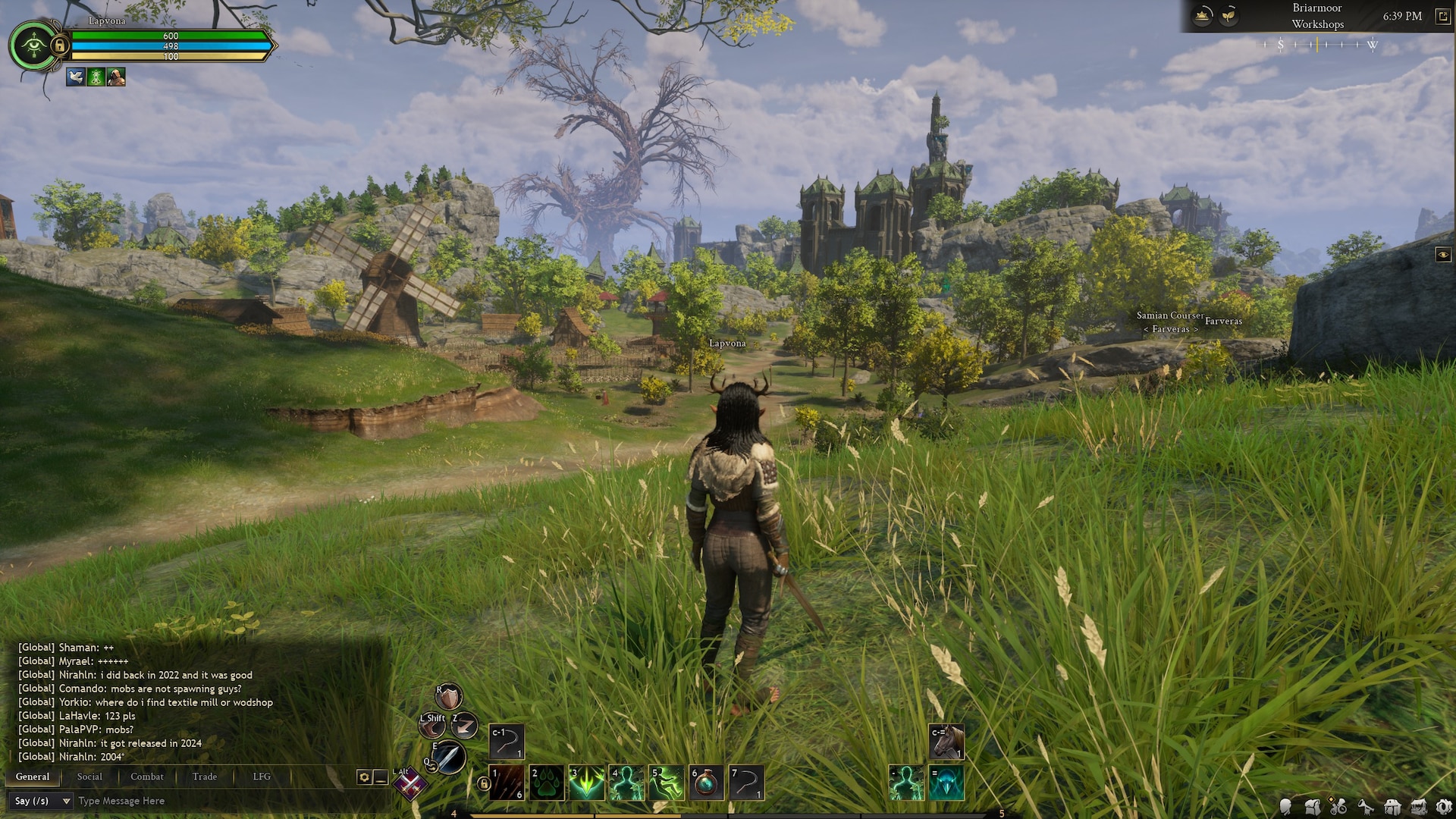The image size is (1456, 819).
Task: Show the LFG chat tab
Action: (x=262, y=777)
